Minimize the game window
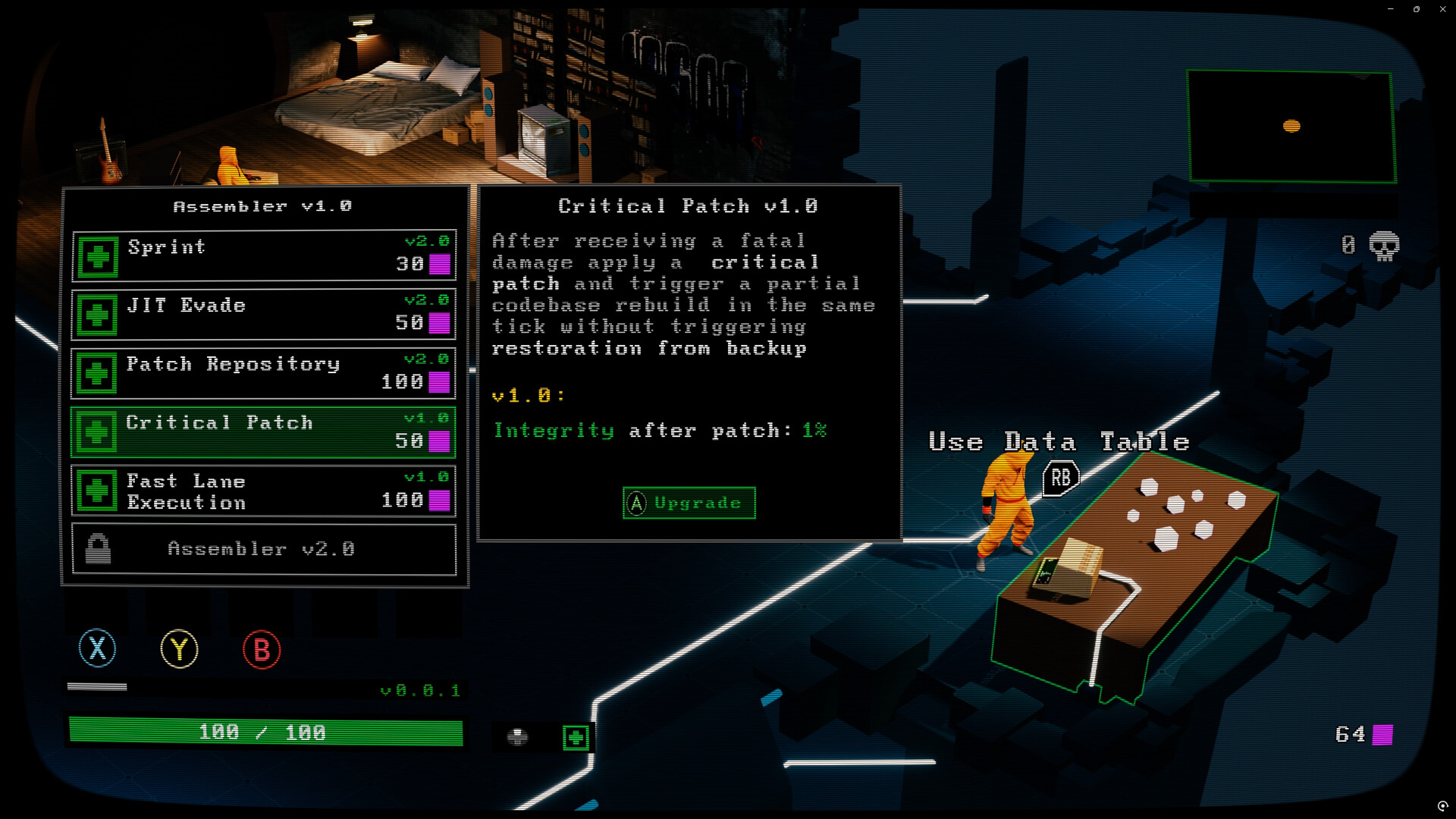Image resolution: width=1456 pixels, height=819 pixels. tap(1391, 9)
